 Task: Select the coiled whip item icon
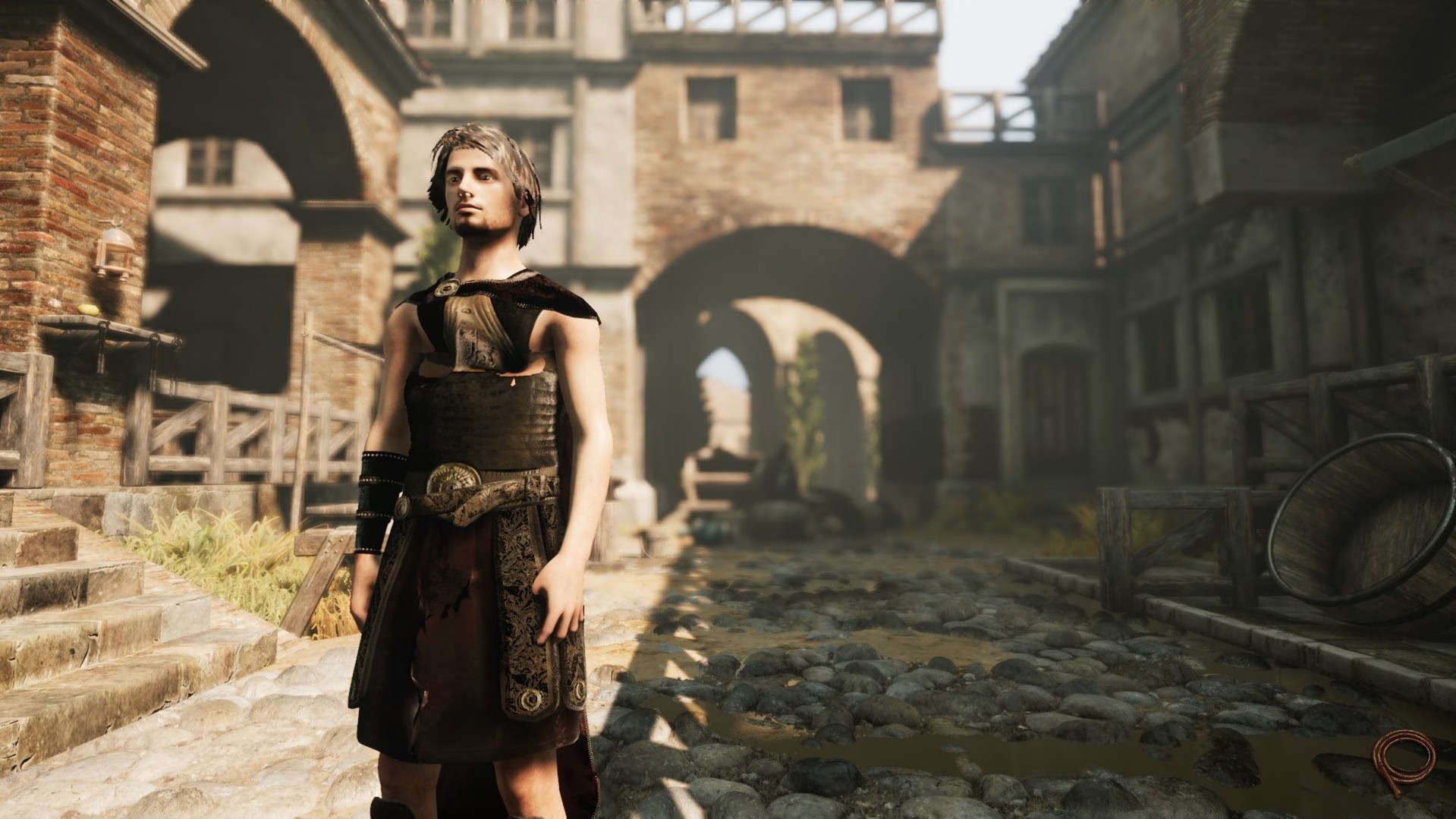pyautogui.click(x=1404, y=763)
